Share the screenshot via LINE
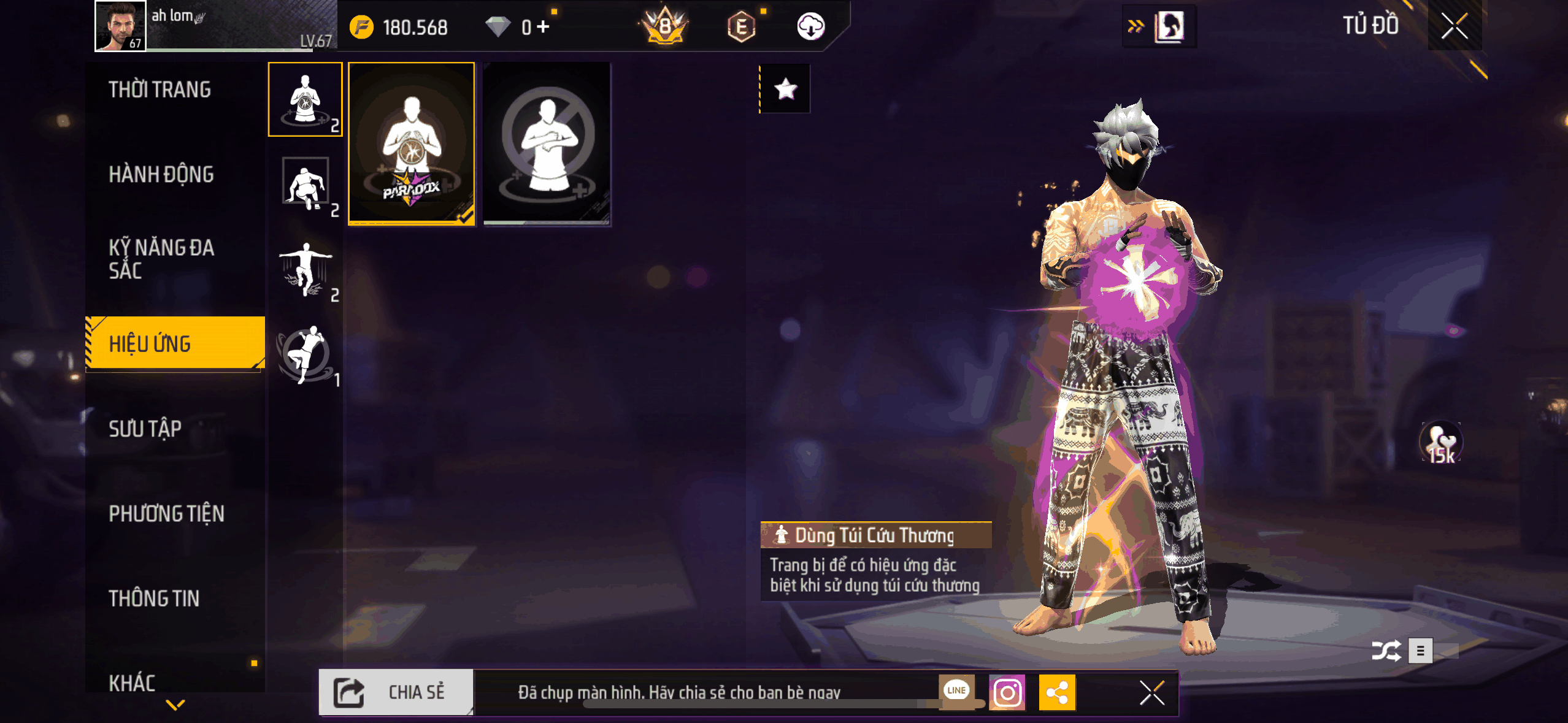Screen dimensions: 1568x723 (956, 691)
